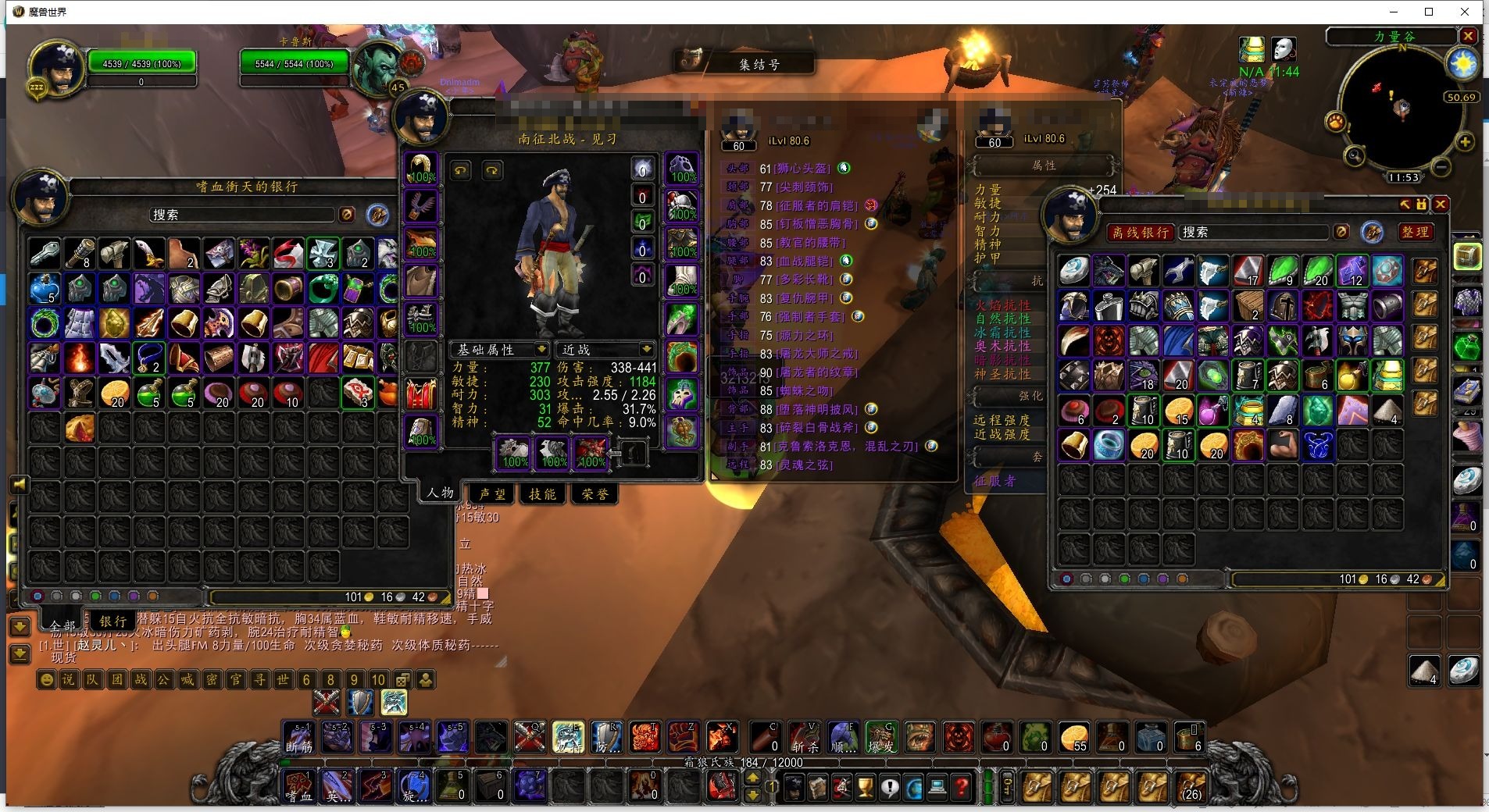Switch to the 银行 tab below the bank
Screen dimensions: 1489x812
(x=112, y=621)
